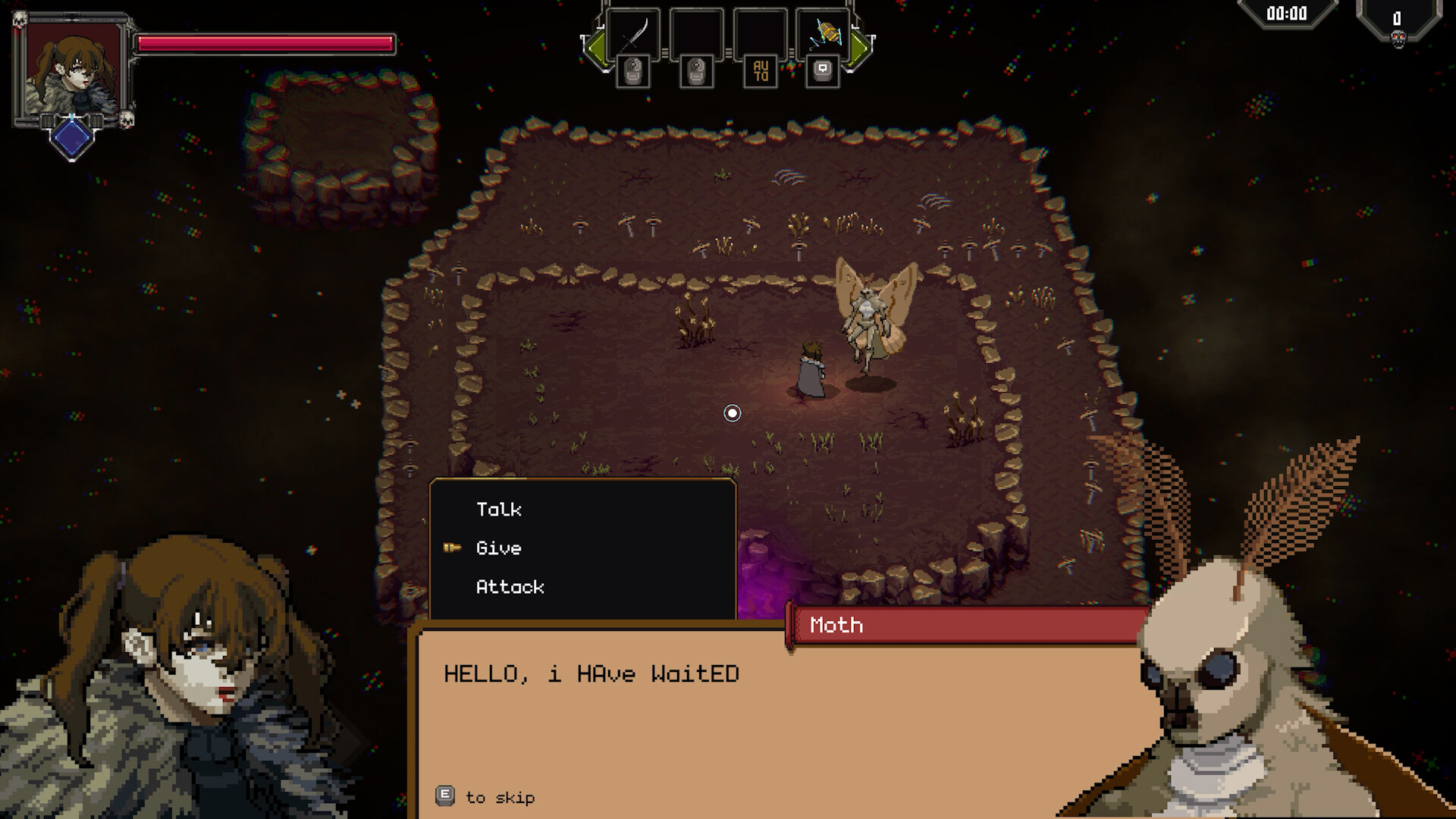Select the golden barrel lightning ability slot

823,34
